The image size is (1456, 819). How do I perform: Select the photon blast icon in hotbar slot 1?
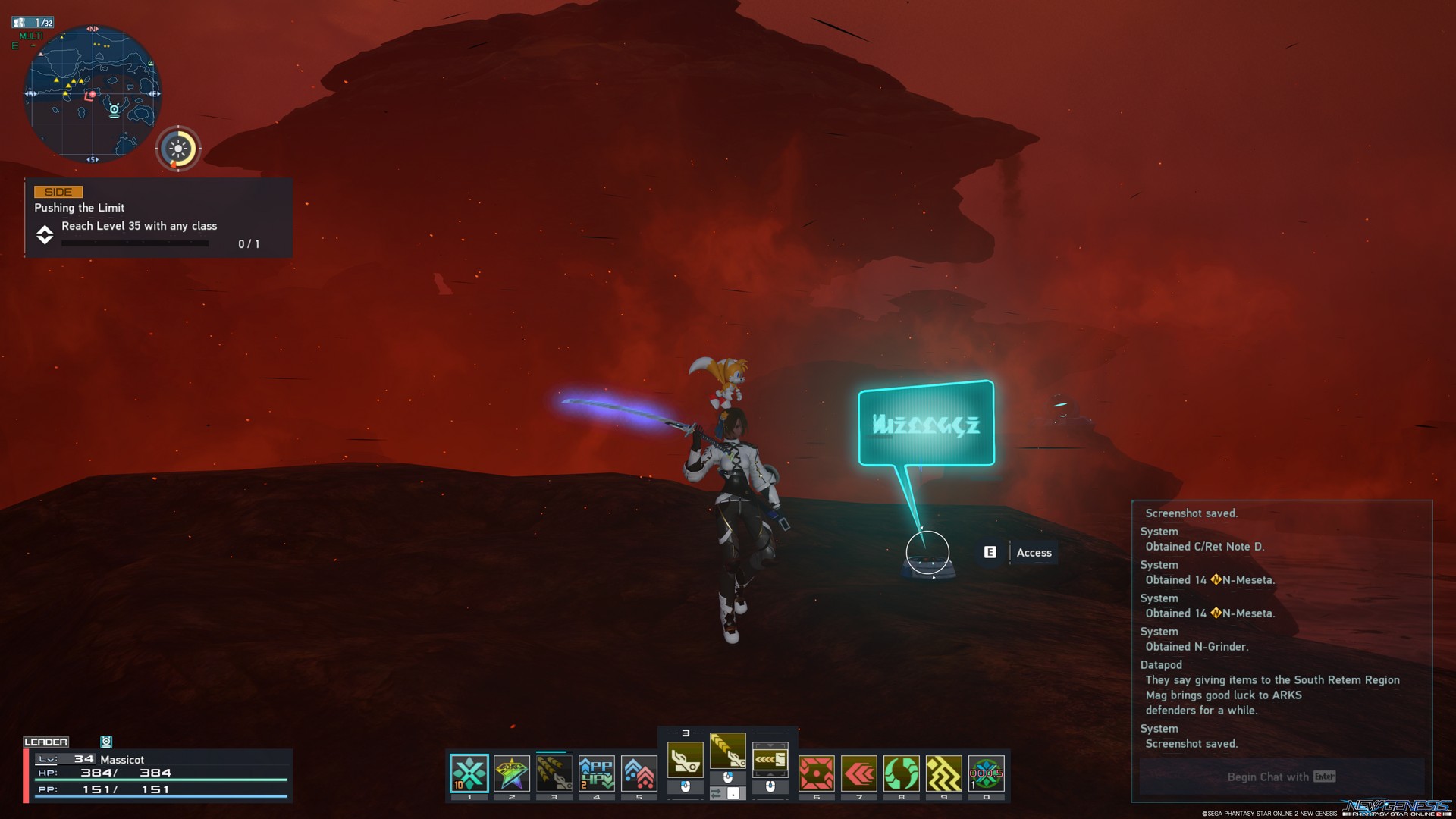pyautogui.click(x=469, y=774)
